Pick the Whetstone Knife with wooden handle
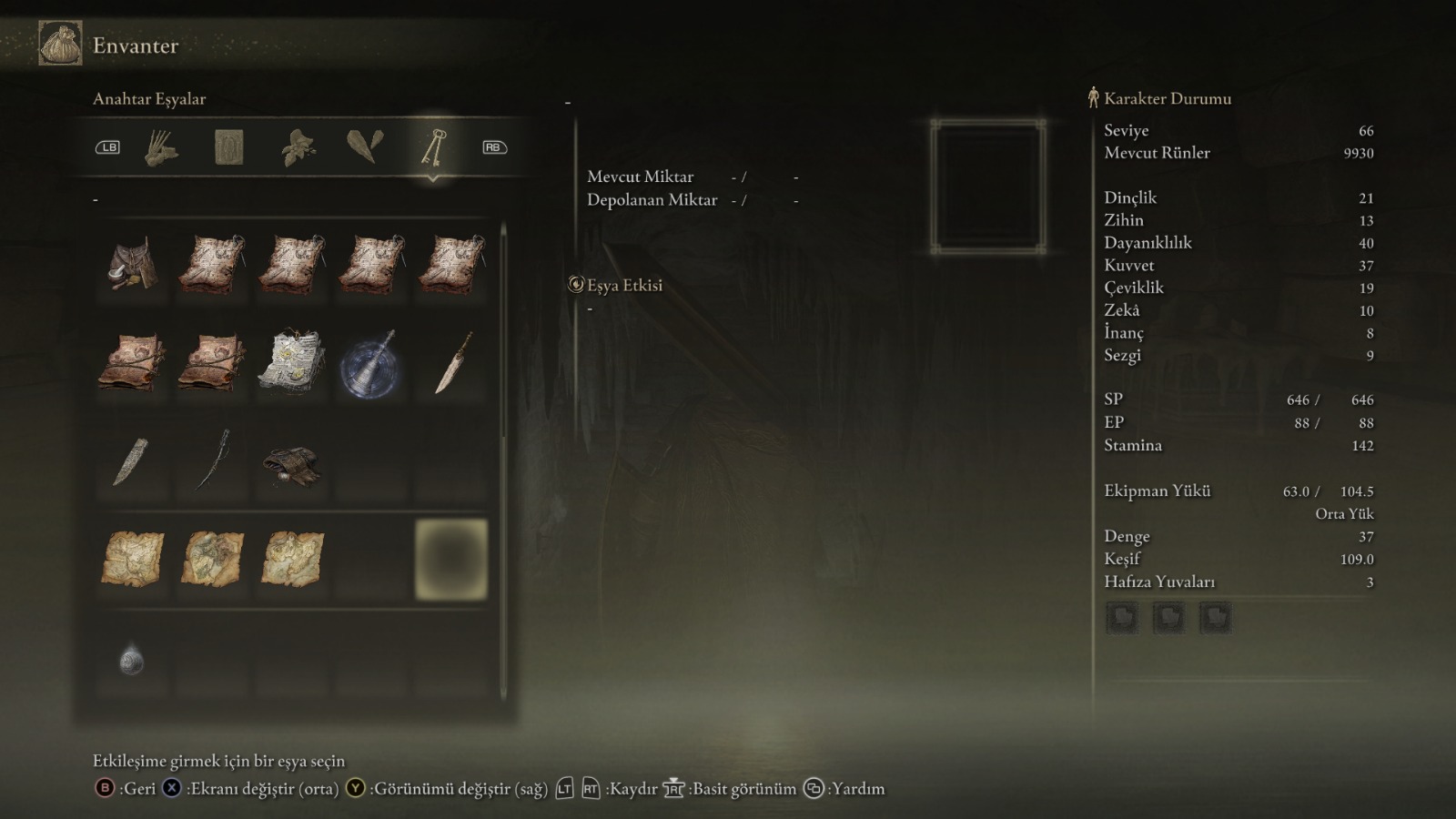 (x=452, y=362)
